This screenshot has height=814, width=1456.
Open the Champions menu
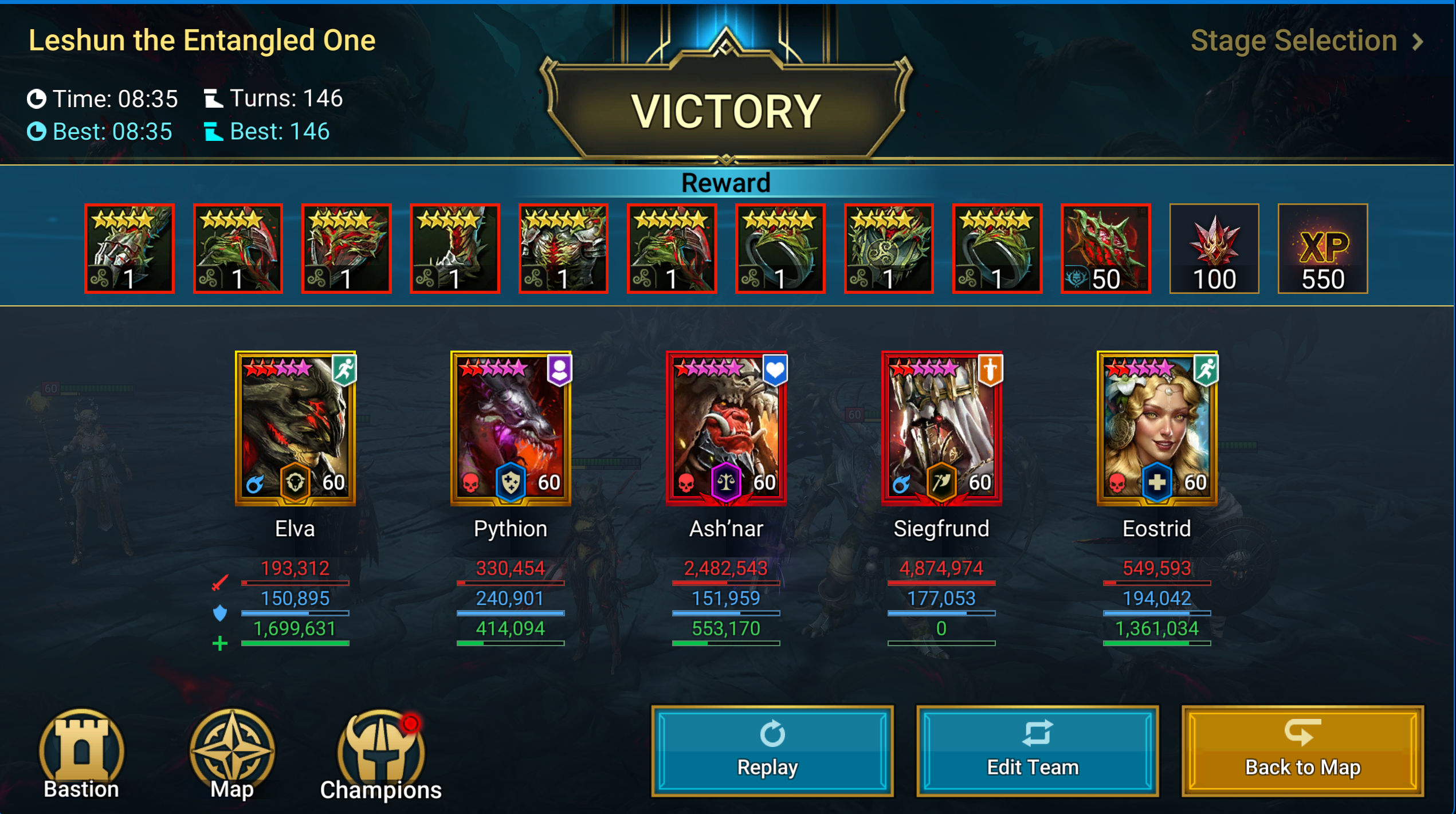click(x=381, y=754)
